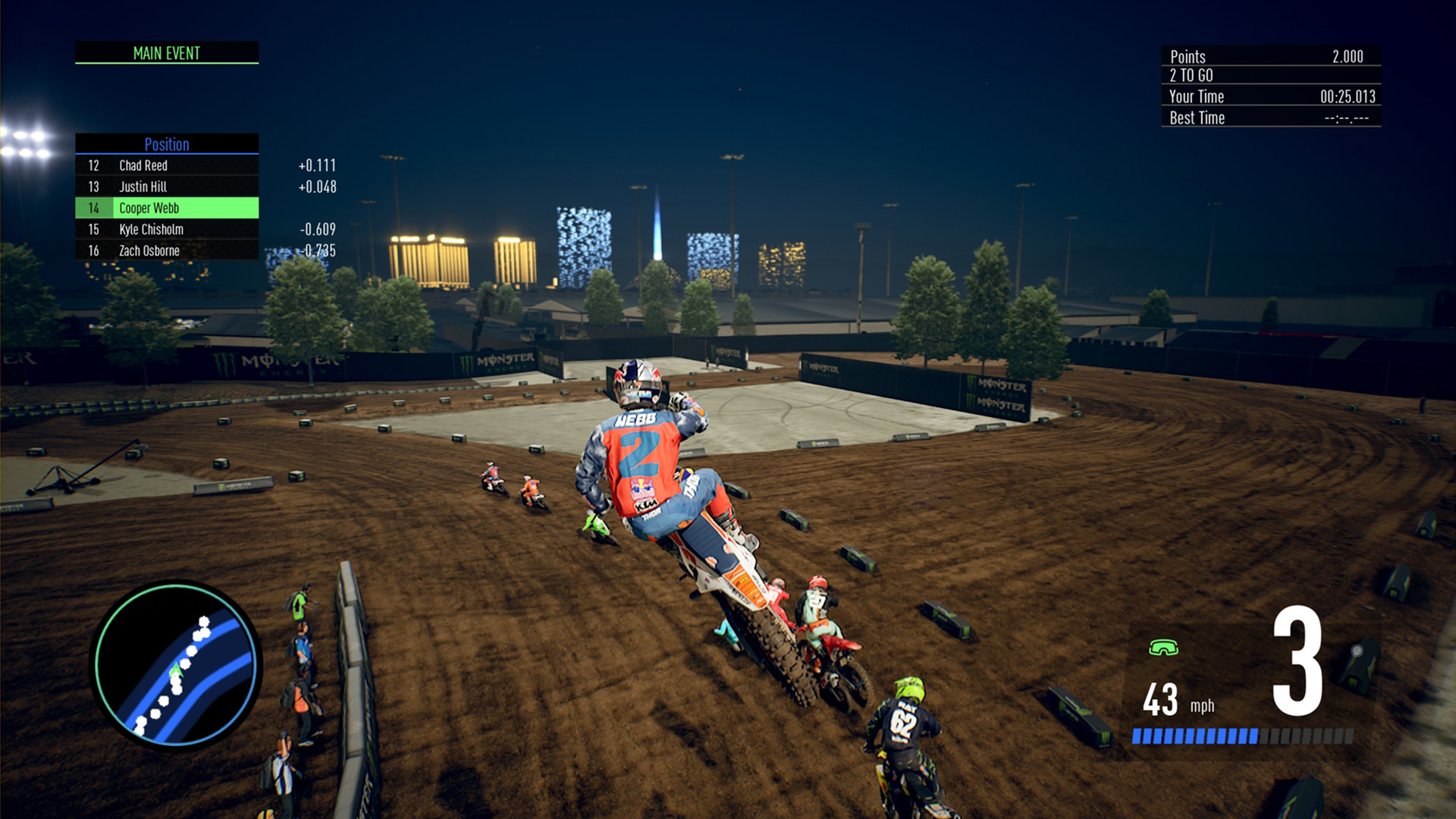Select Zach Osborne in the standings
The width and height of the screenshot is (1456, 819).
(x=152, y=250)
